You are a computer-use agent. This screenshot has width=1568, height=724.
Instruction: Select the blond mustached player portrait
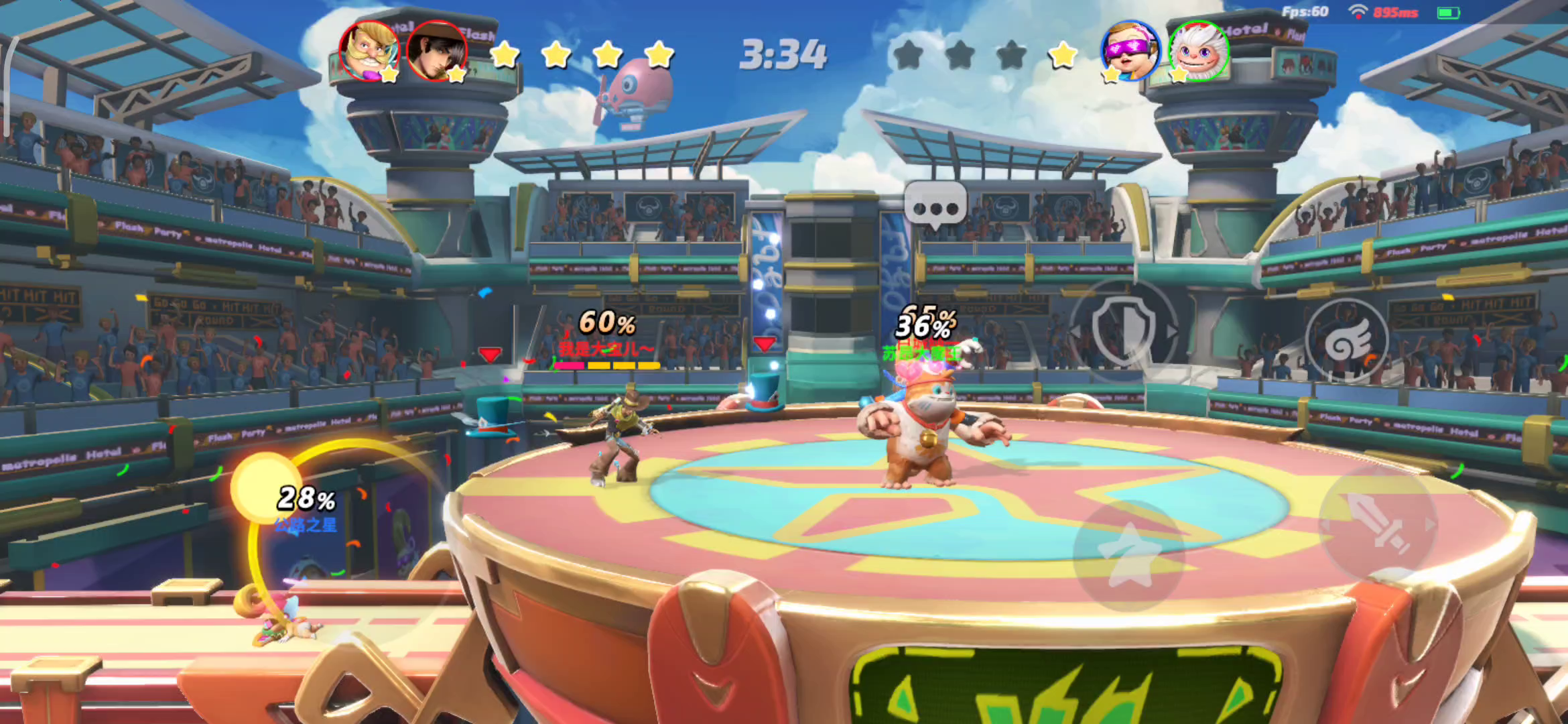(x=369, y=51)
